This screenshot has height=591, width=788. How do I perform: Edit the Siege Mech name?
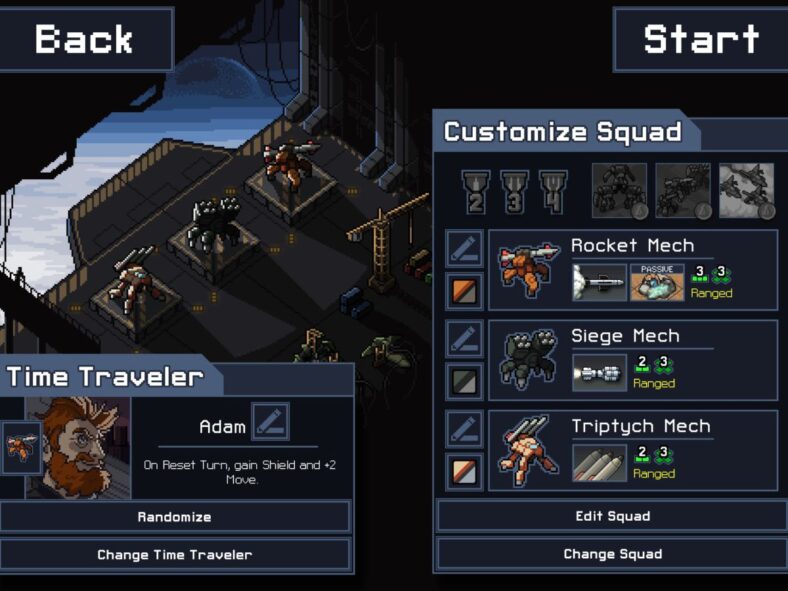[x=464, y=339]
